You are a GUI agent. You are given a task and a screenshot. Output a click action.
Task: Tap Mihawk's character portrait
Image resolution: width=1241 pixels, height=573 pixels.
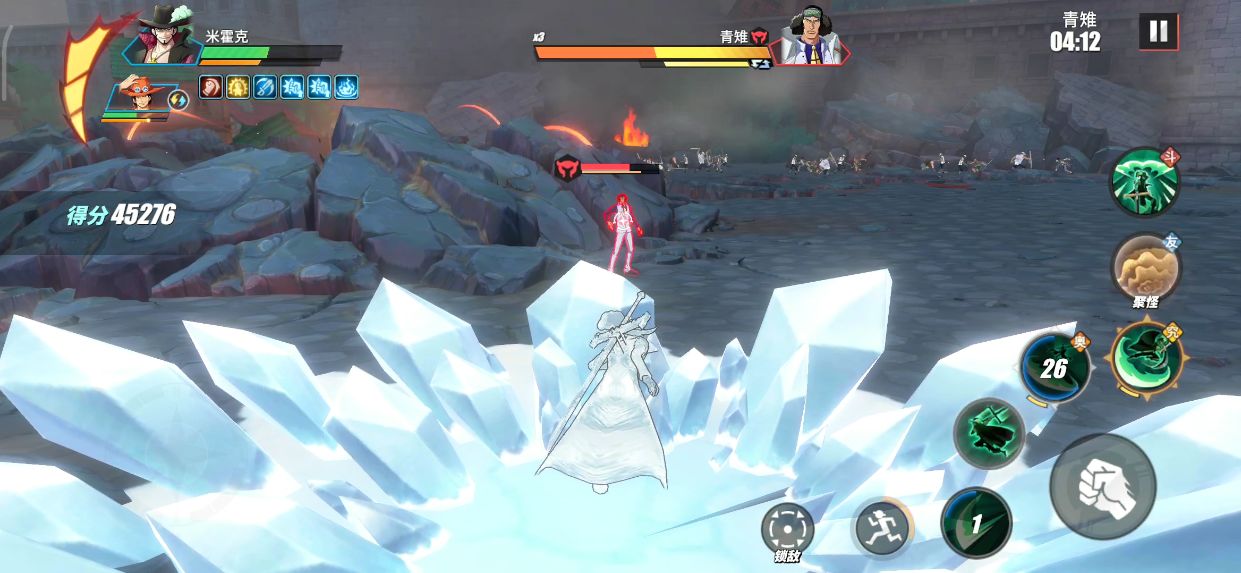pos(164,38)
